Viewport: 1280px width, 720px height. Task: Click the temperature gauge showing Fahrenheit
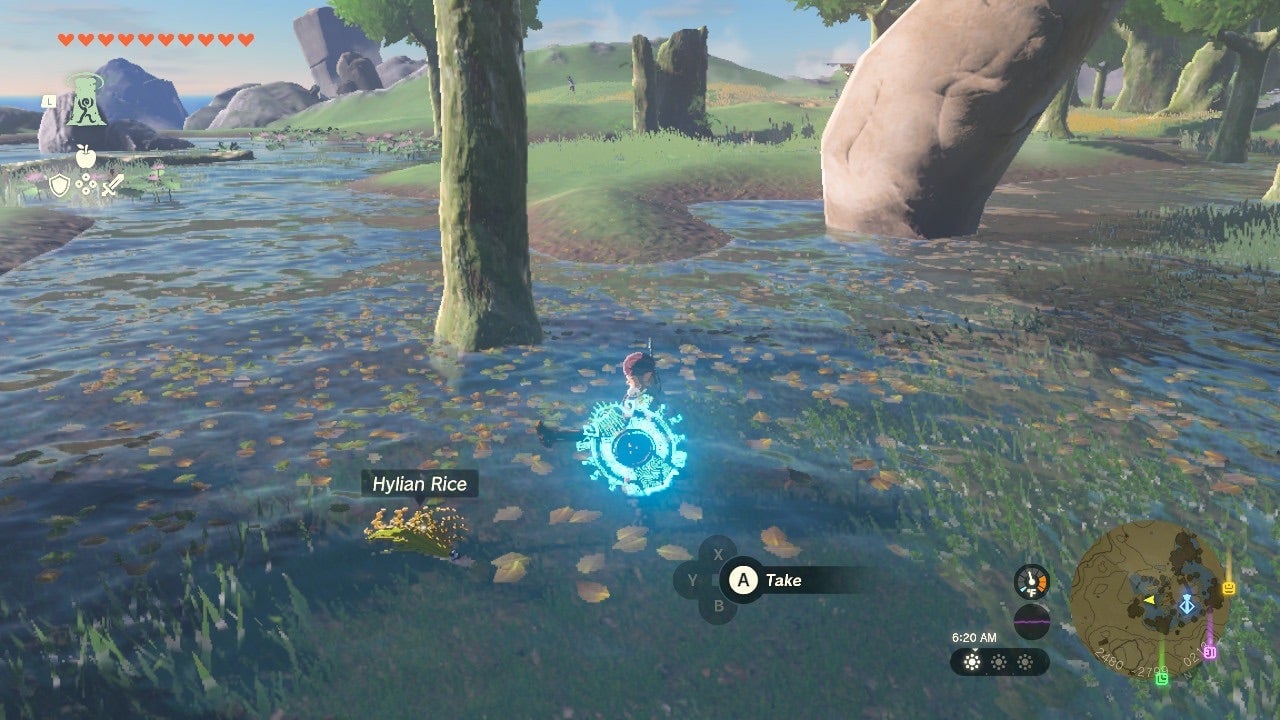pos(1031,583)
